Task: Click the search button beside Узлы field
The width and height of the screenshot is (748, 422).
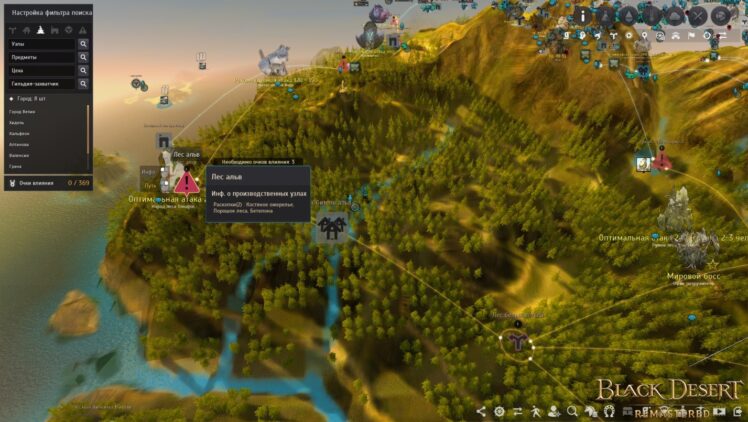Action: coord(83,45)
